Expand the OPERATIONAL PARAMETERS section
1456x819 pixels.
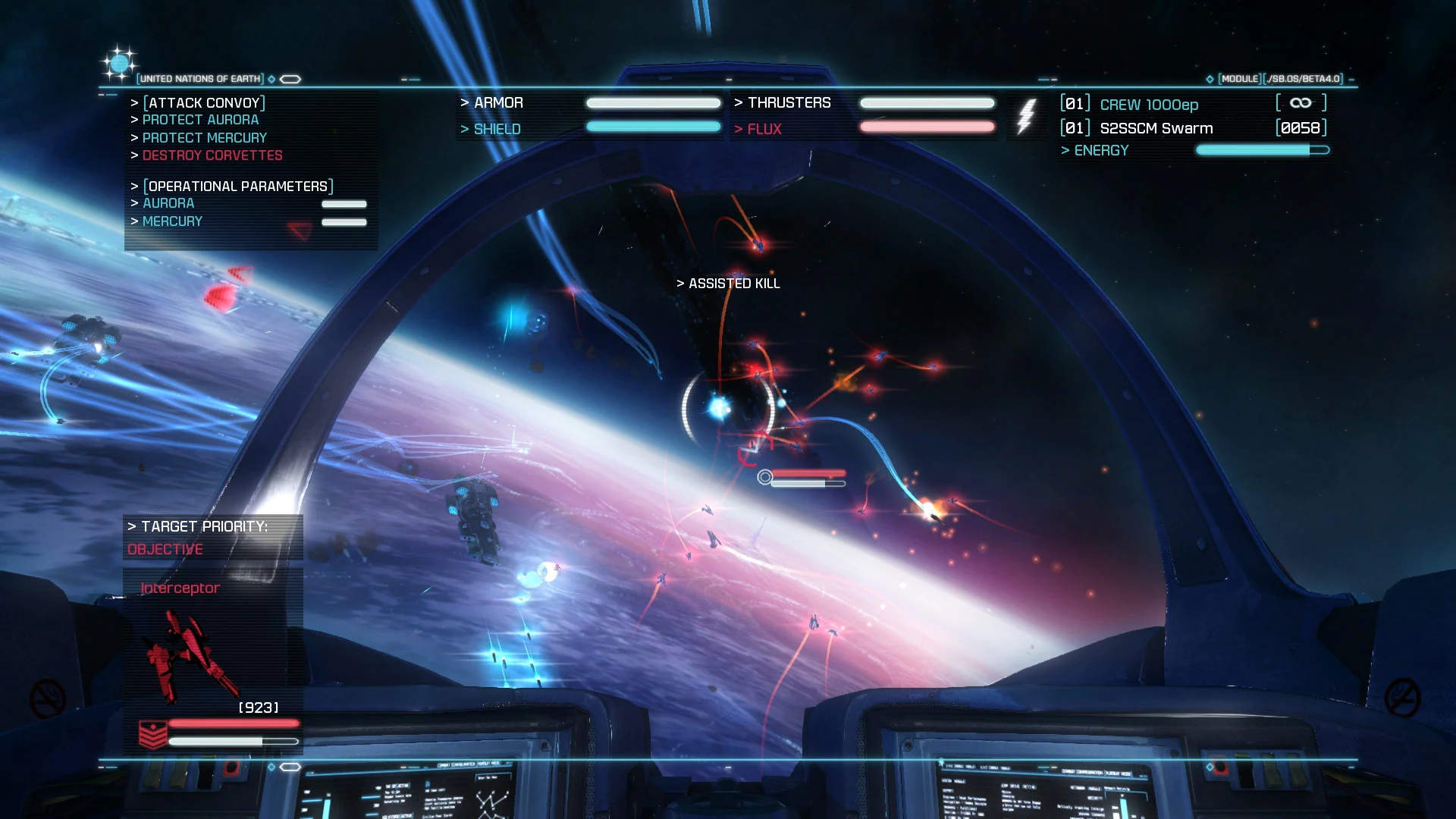235,185
